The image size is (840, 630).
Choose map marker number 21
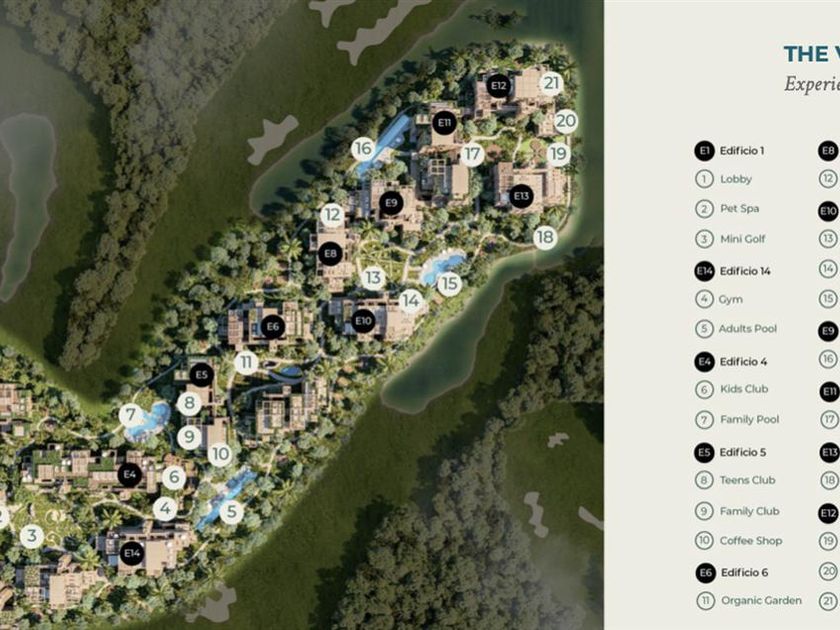pos(550,84)
